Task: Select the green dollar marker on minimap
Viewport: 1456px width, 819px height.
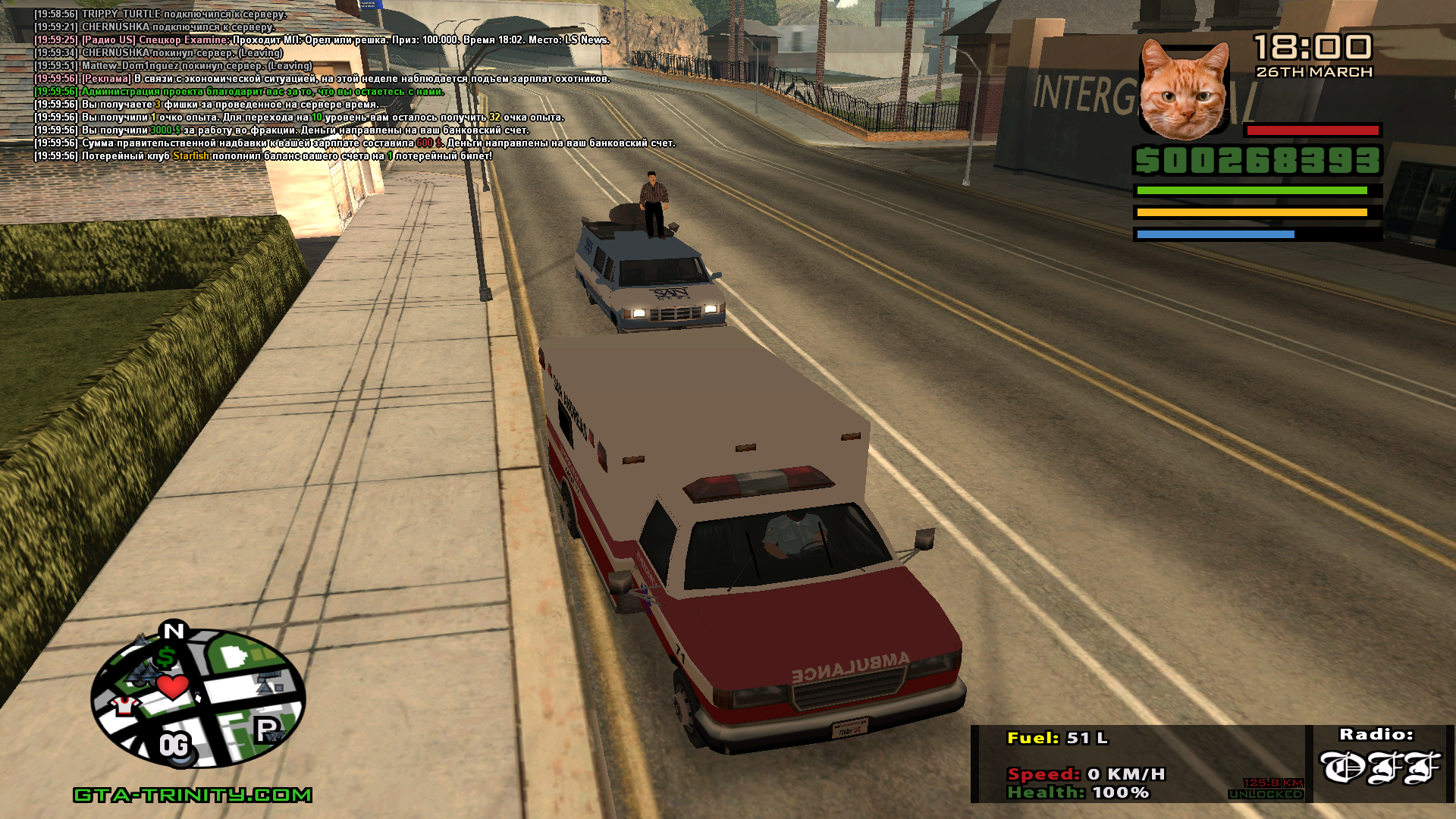Action: 166,657
